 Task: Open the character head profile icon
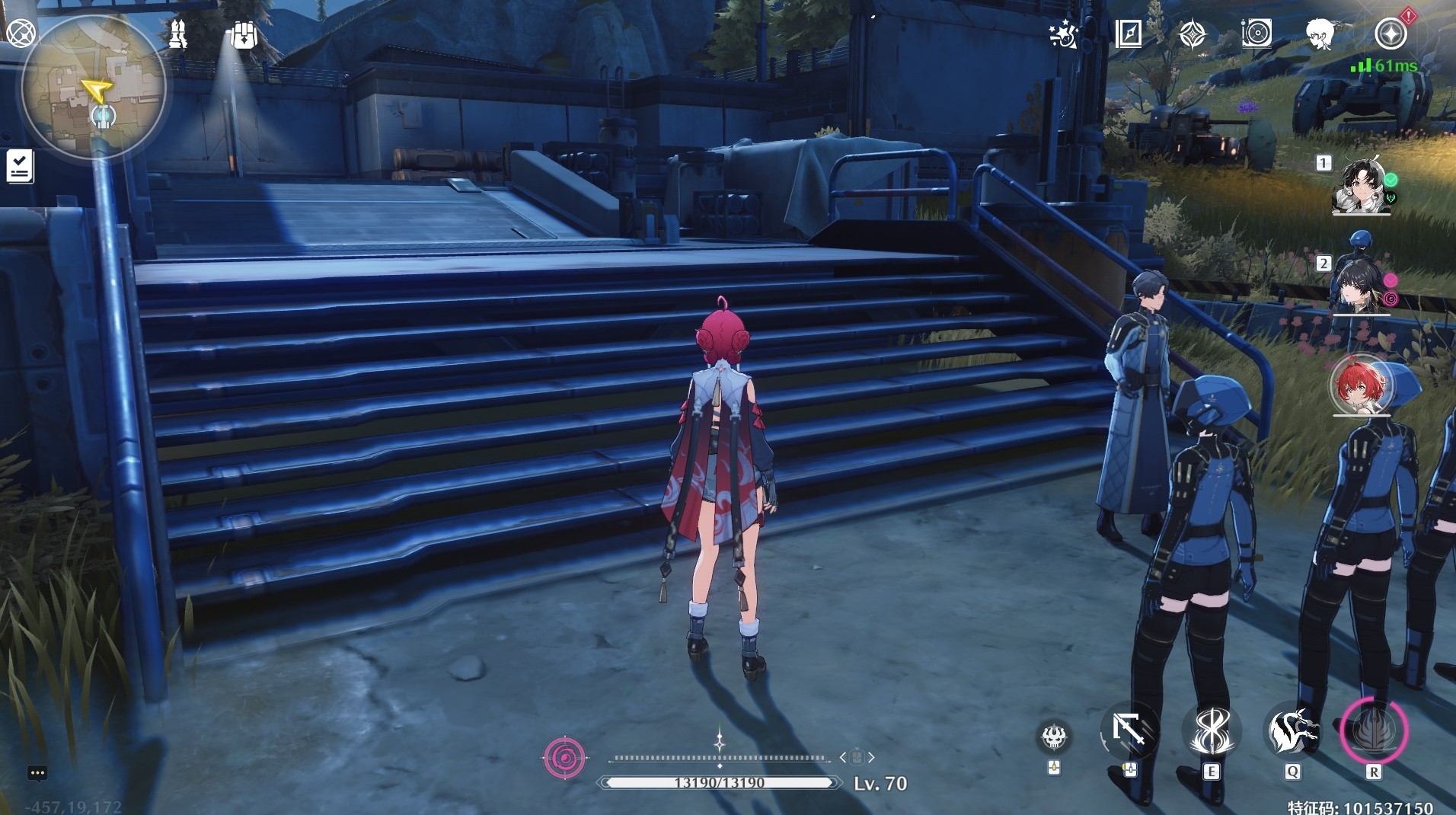pyautogui.click(x=1320, y=34)
